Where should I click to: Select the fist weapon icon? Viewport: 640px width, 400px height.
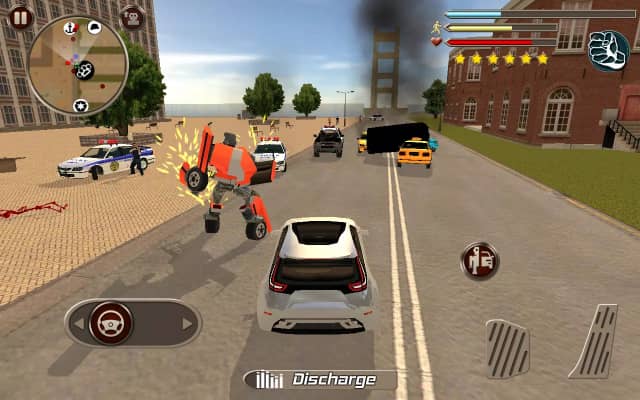pos(608,50)
